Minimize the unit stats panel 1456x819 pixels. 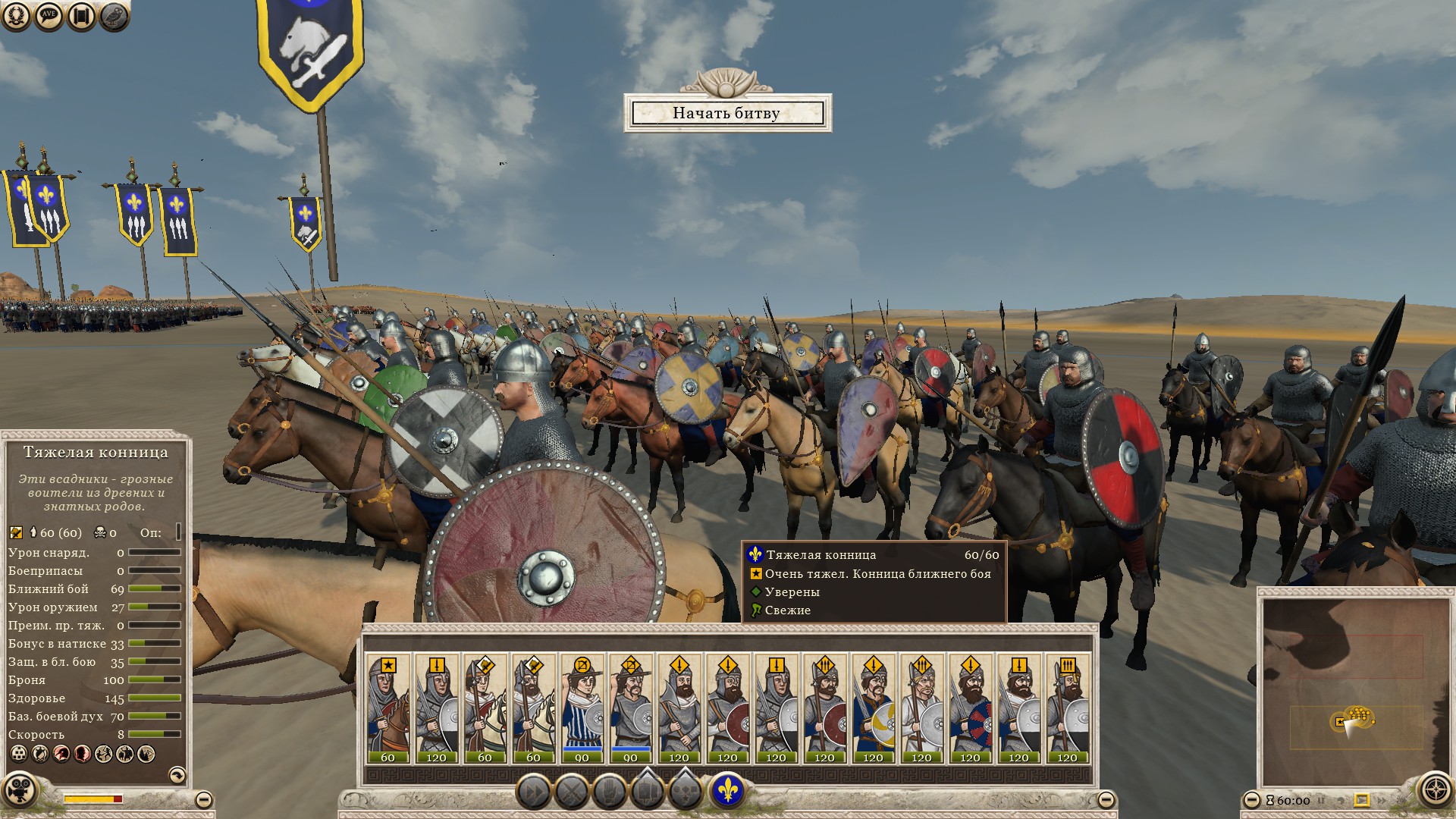coord(205,799)
